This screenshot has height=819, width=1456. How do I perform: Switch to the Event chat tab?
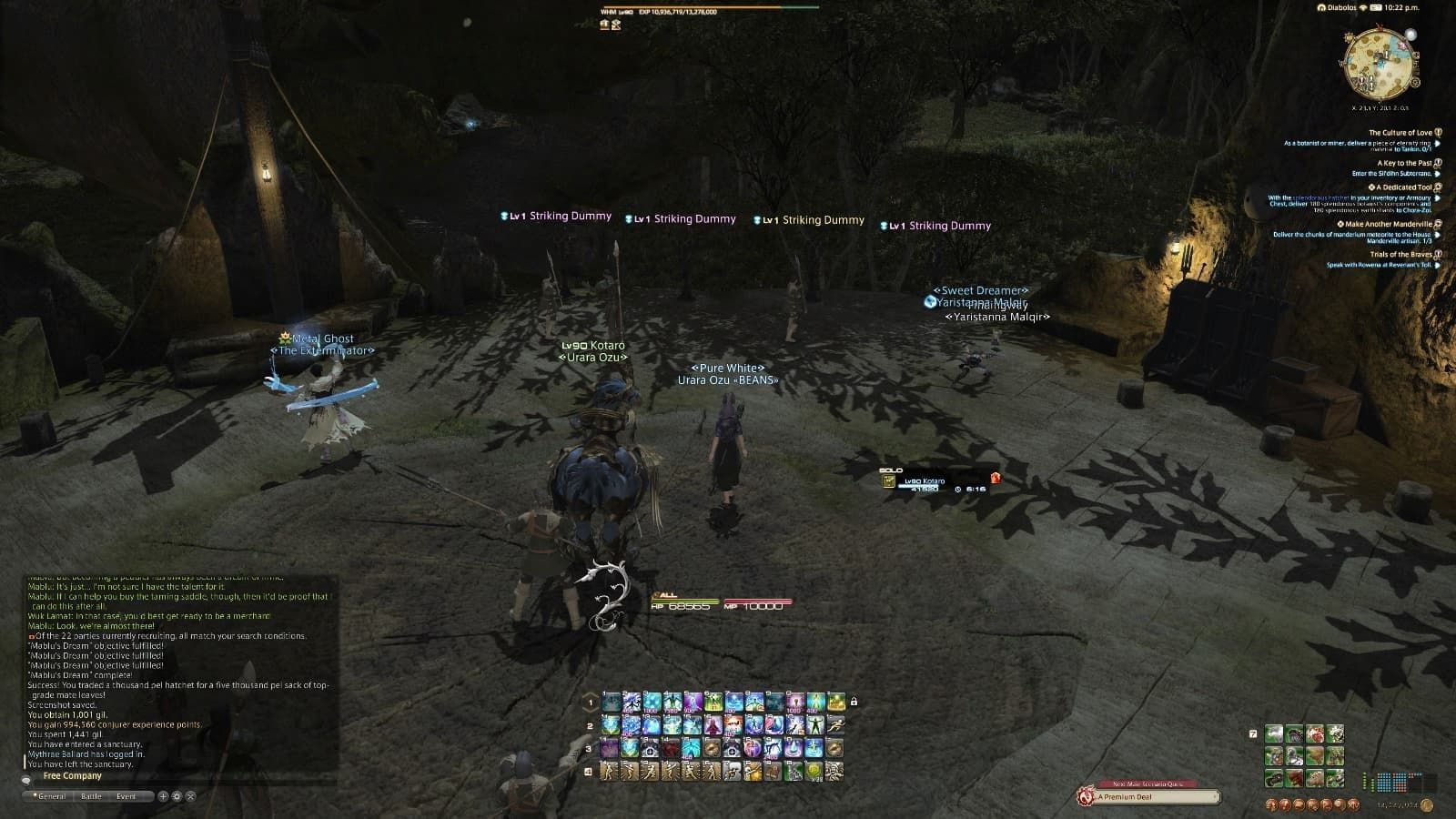(x=126, y=795)
